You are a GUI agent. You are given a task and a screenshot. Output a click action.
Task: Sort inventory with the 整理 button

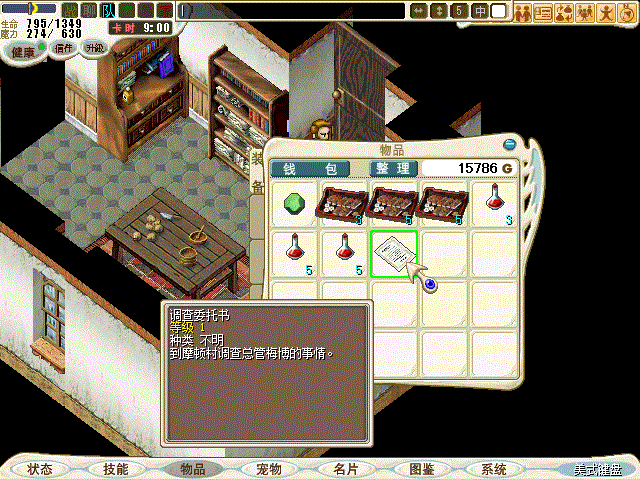click(x=391, y=168)
